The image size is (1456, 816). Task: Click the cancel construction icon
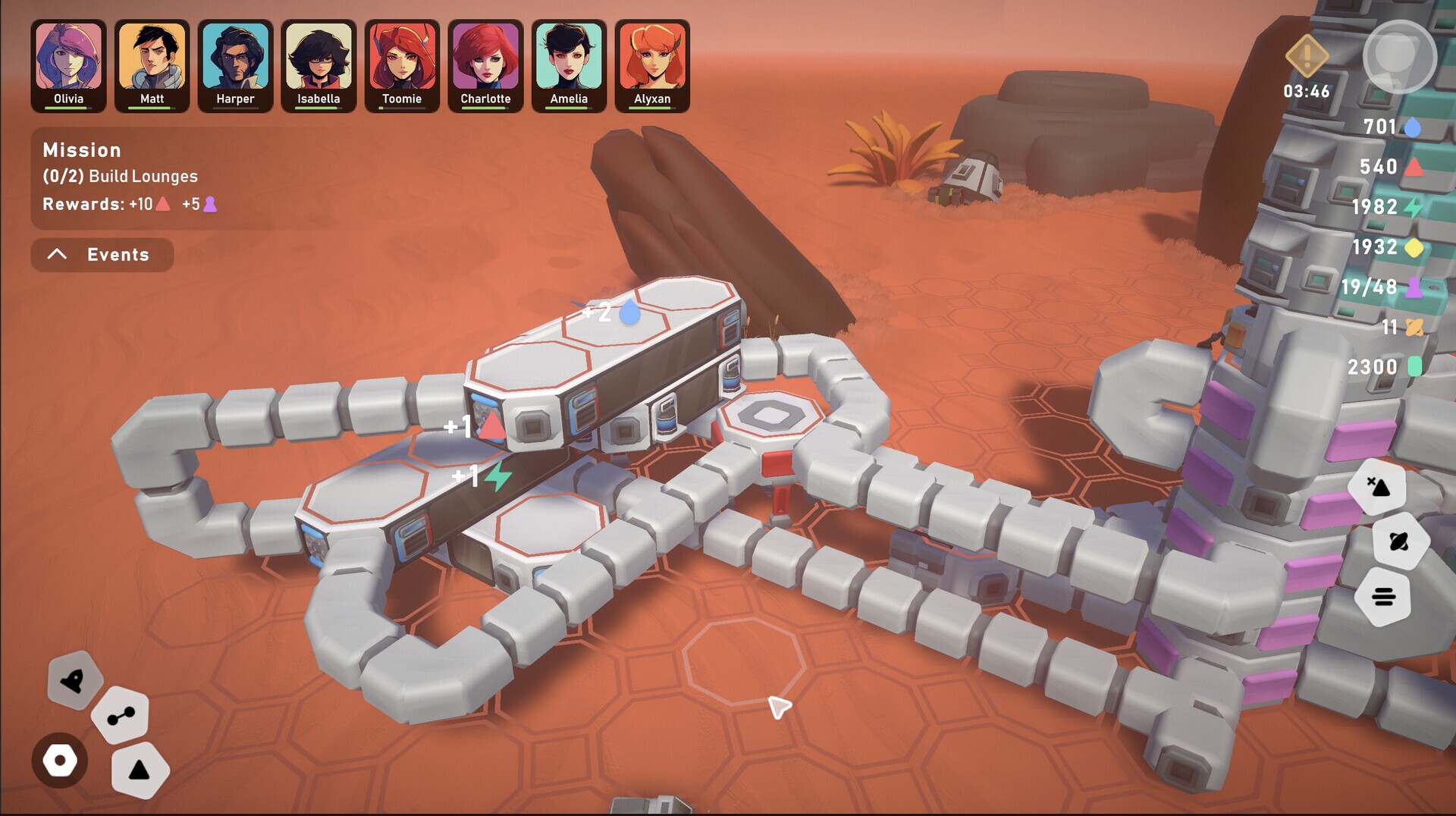pyautogui.click(x=1379, y=488)
